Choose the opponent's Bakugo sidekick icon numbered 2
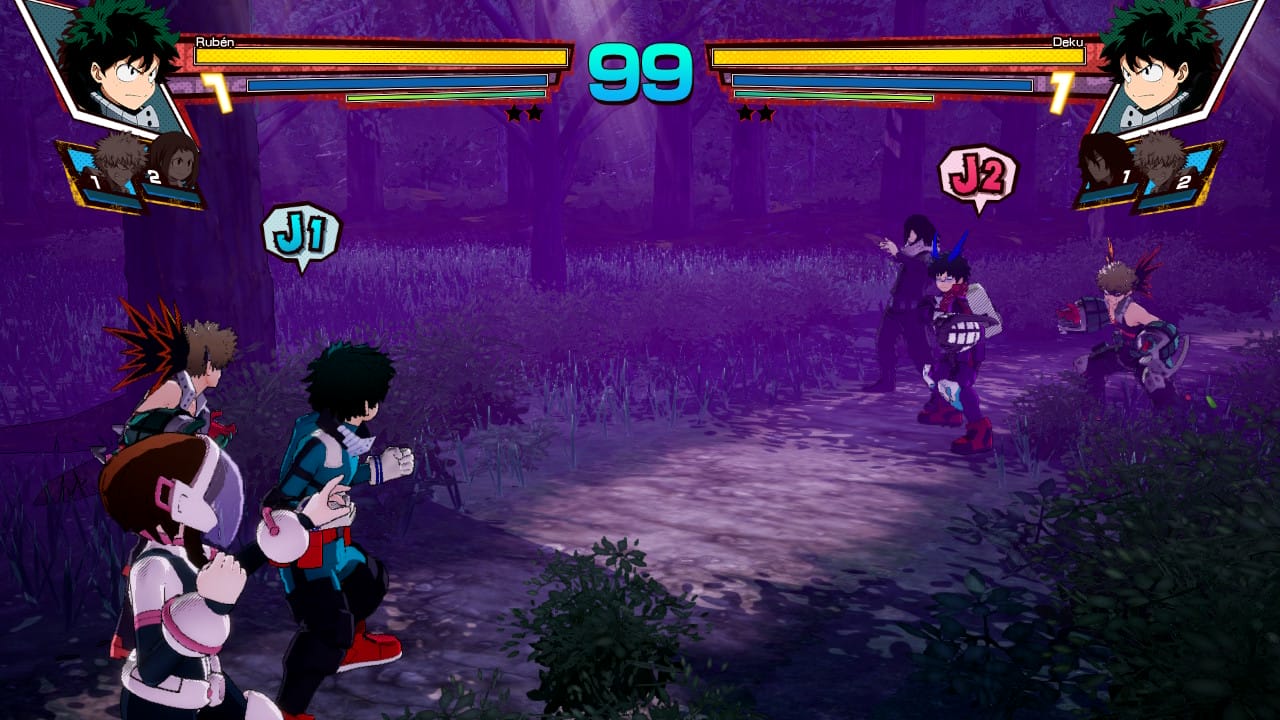Image resolution: width=1280 pixels, height=720 pixels. click(1165, 168)
